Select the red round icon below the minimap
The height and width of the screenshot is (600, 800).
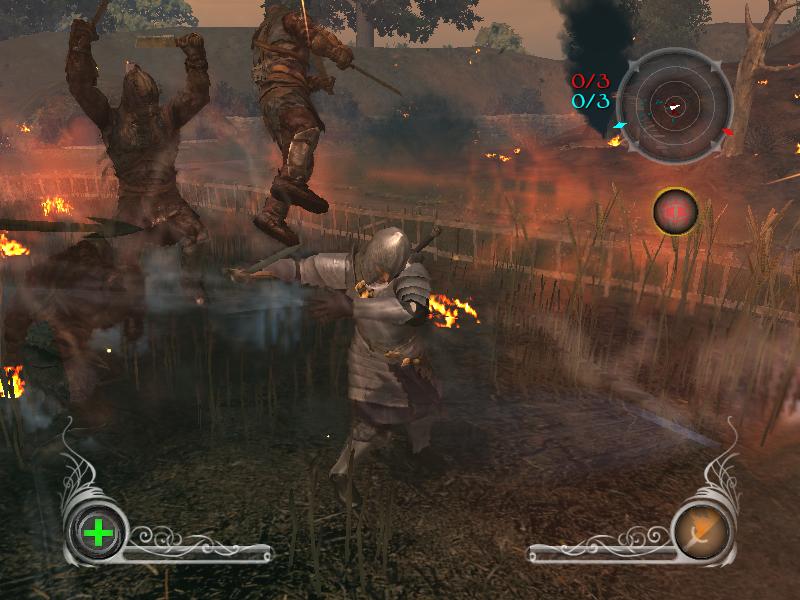click(x=675, y=211)
